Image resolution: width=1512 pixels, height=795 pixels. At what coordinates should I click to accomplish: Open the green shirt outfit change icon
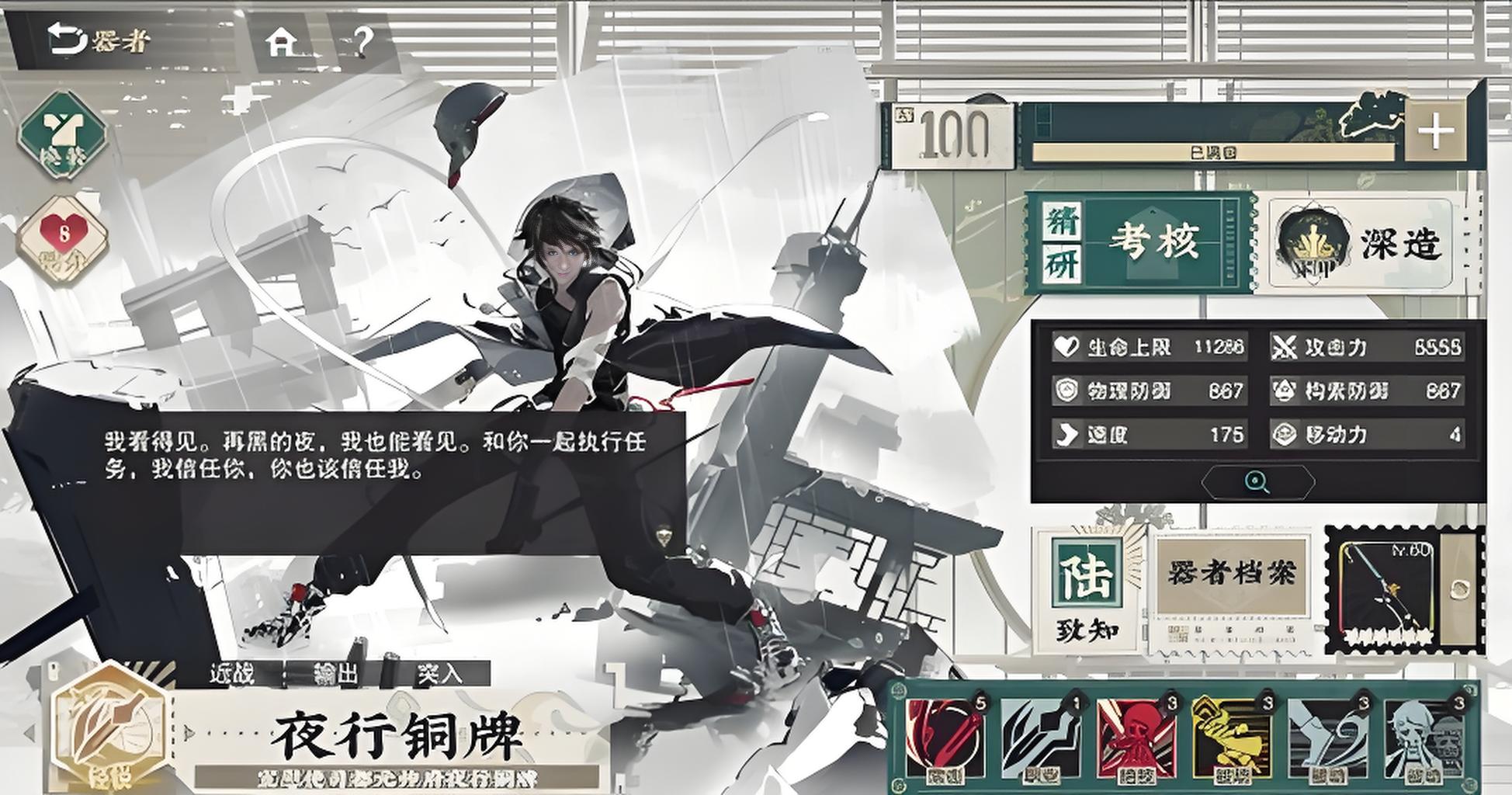point(62,135)
